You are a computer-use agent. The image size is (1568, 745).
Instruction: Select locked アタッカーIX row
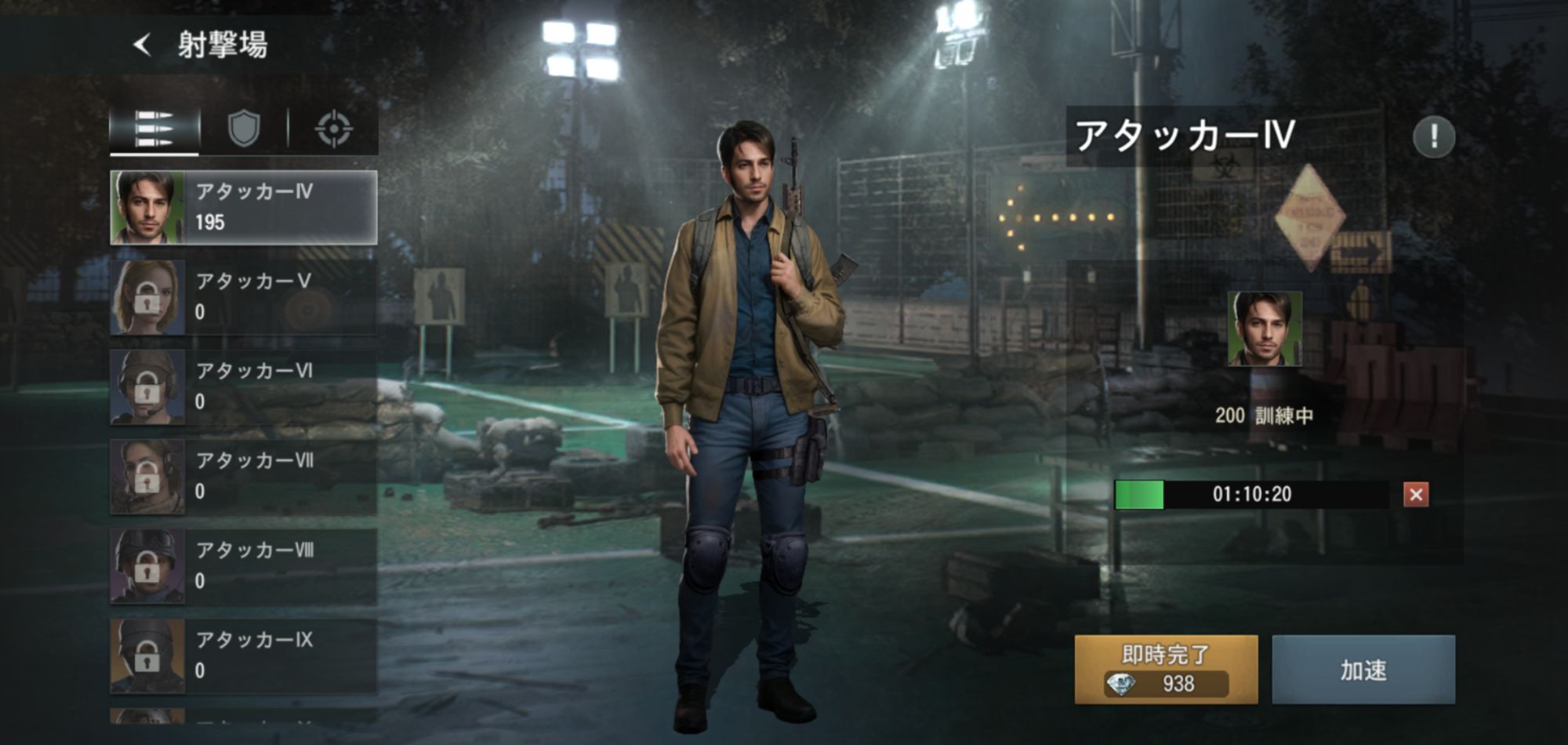pos(244,656)
